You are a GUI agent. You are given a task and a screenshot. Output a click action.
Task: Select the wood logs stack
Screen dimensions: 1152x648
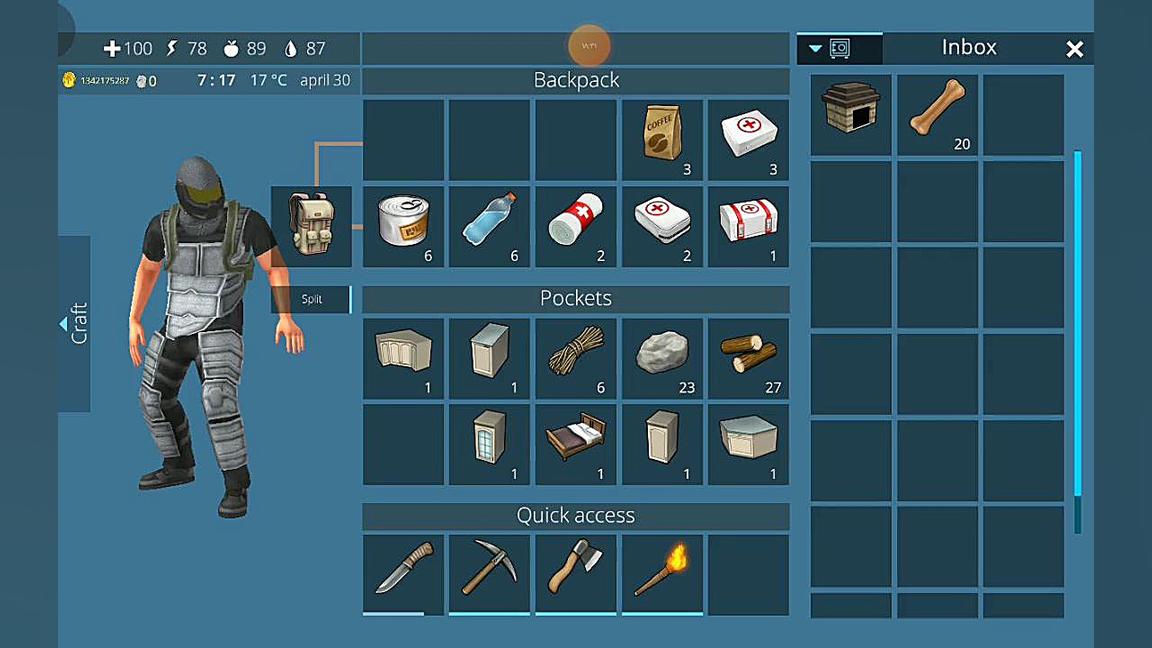point(748,359)
